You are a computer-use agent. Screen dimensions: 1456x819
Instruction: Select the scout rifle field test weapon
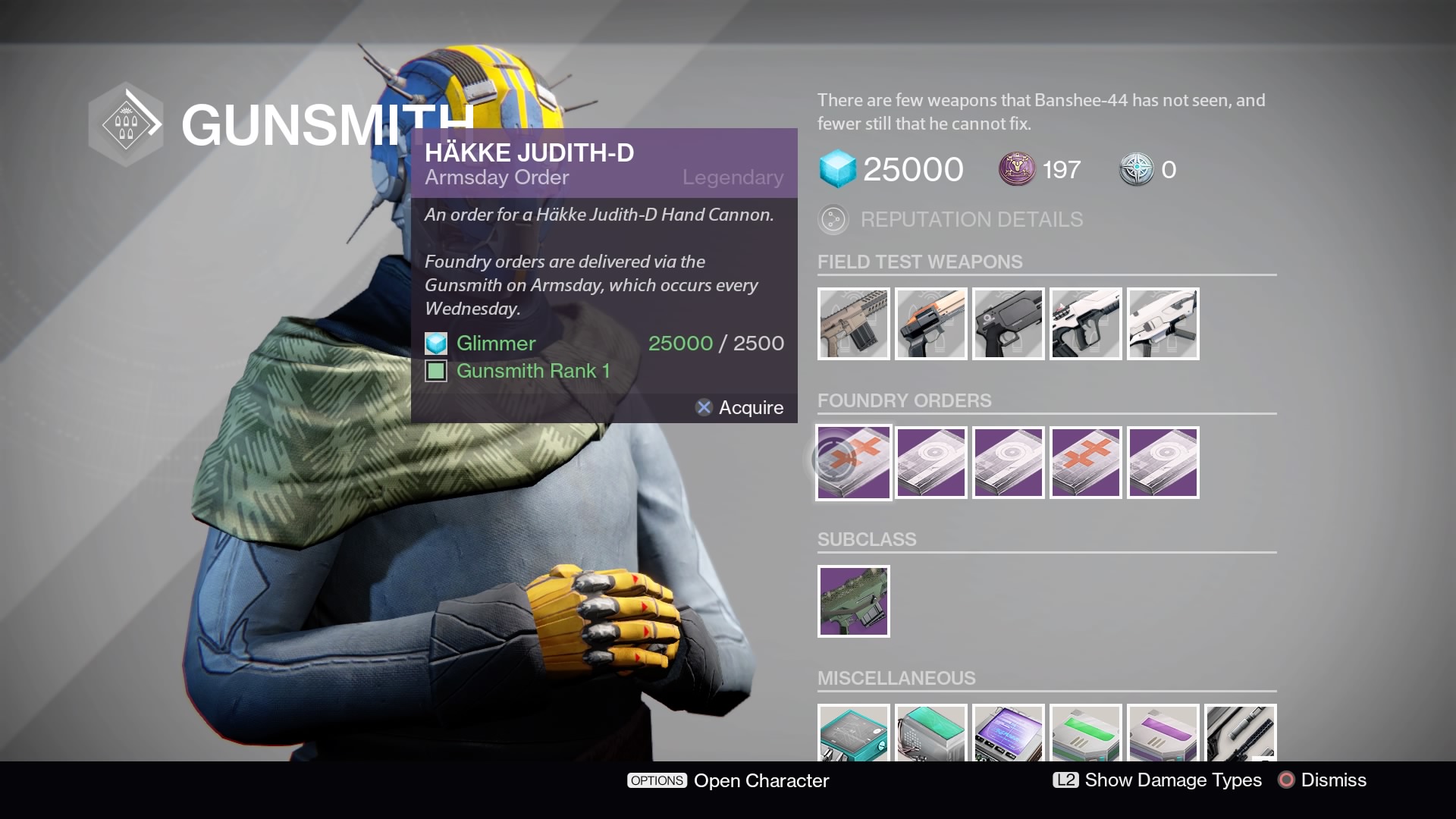[1086, 323]
